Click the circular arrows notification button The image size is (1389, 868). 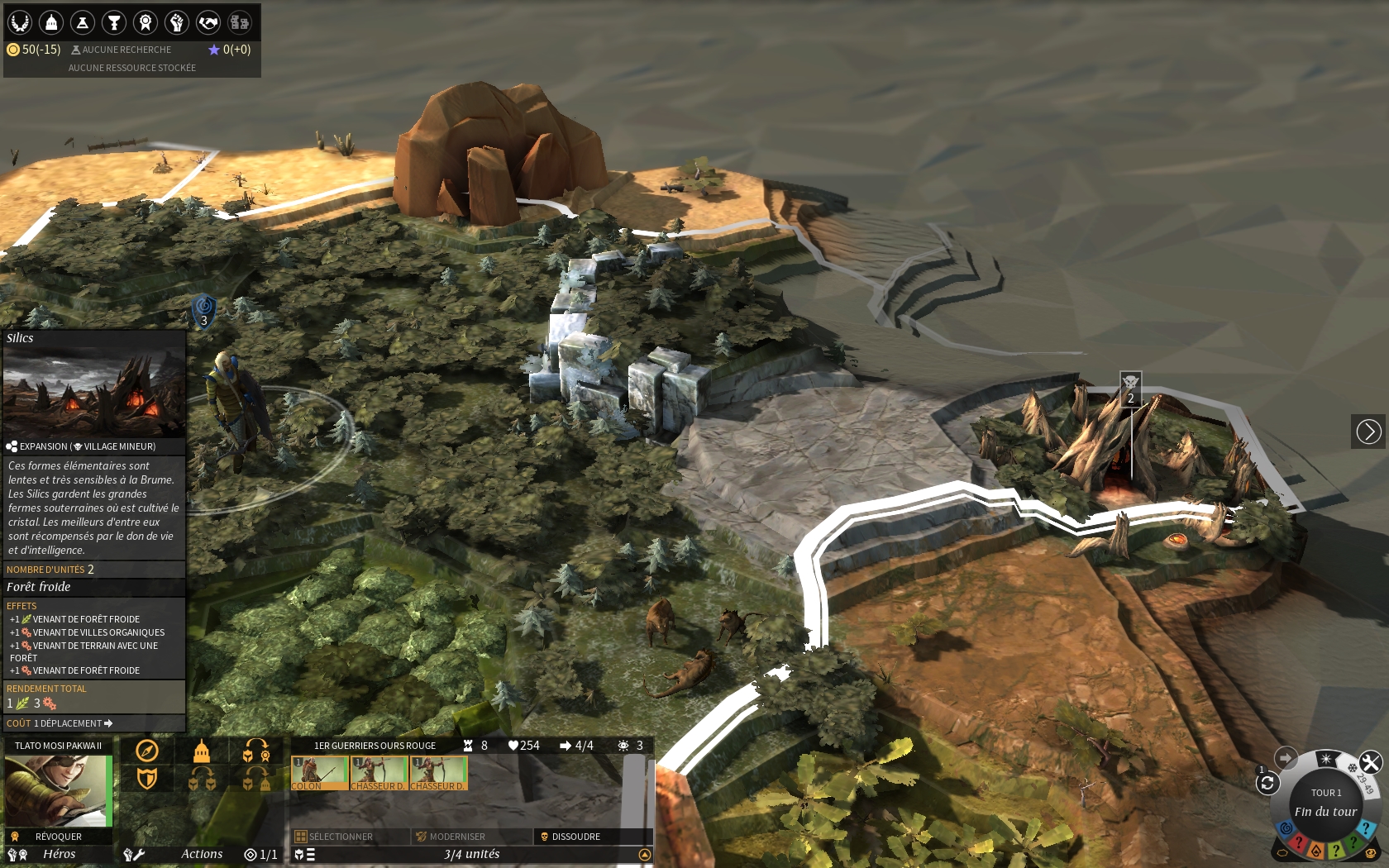pyautogui.click(x=1267, y=783)
